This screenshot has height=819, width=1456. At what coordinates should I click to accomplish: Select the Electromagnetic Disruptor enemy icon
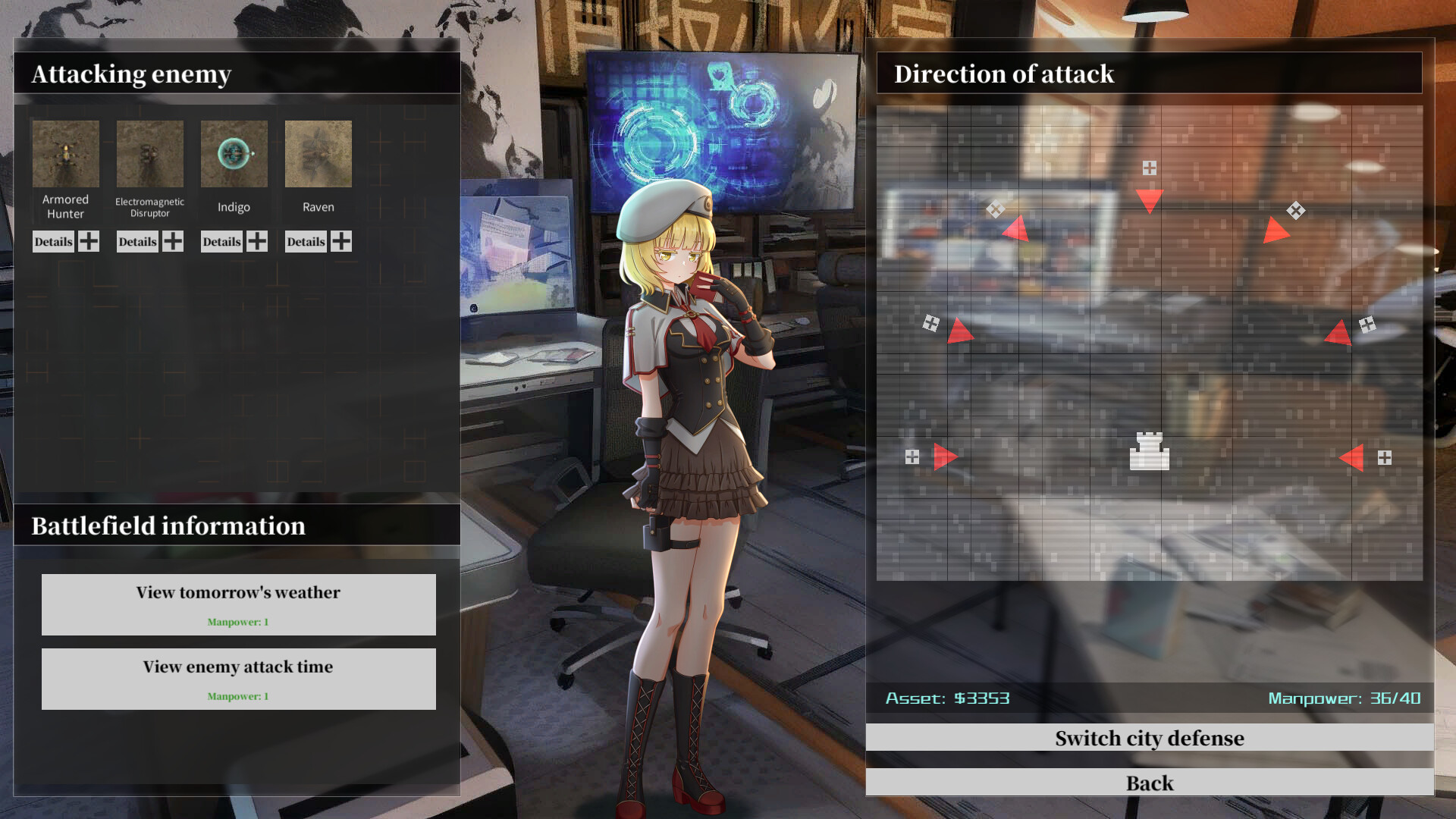click(149, 155)
